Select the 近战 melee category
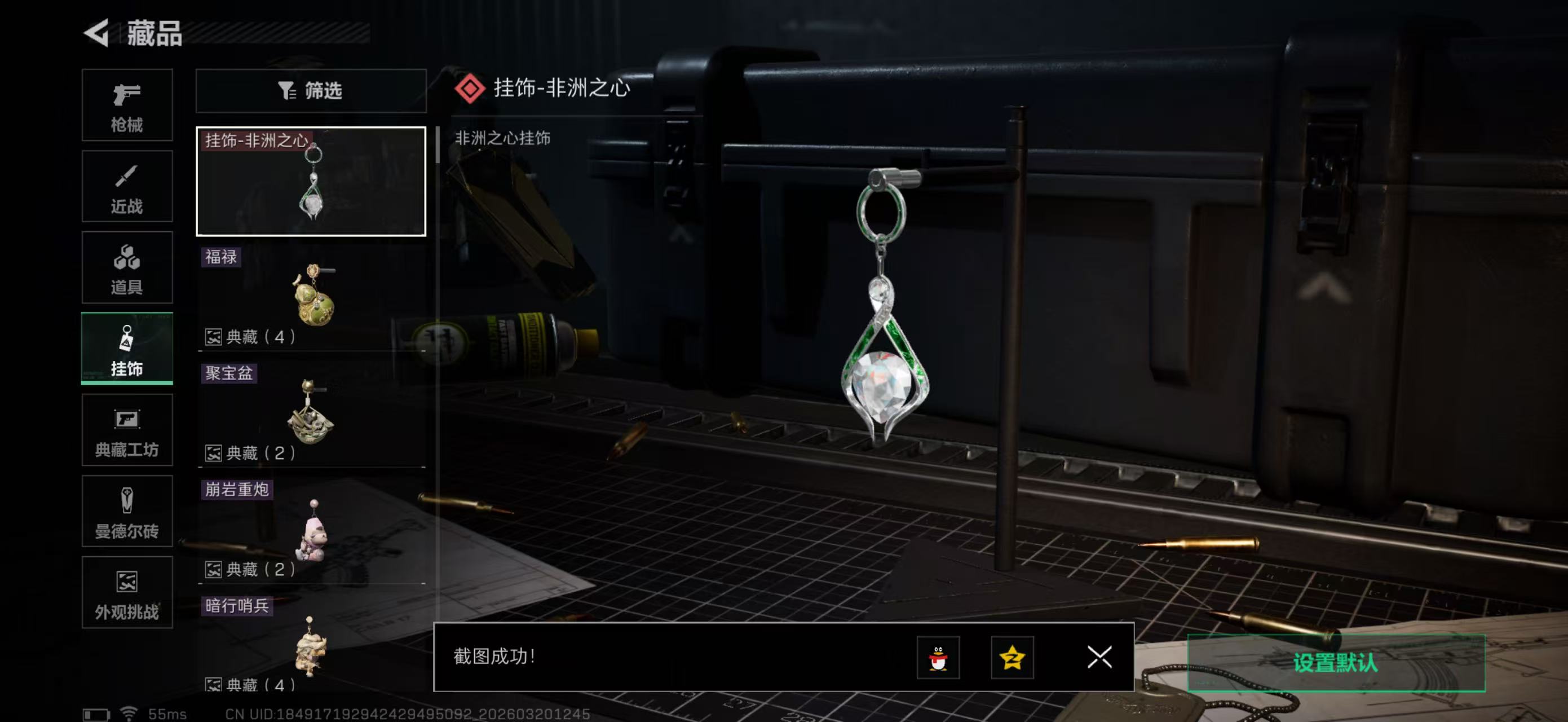Viewport: 1568px width, 722px height. [x=127, y=186]
